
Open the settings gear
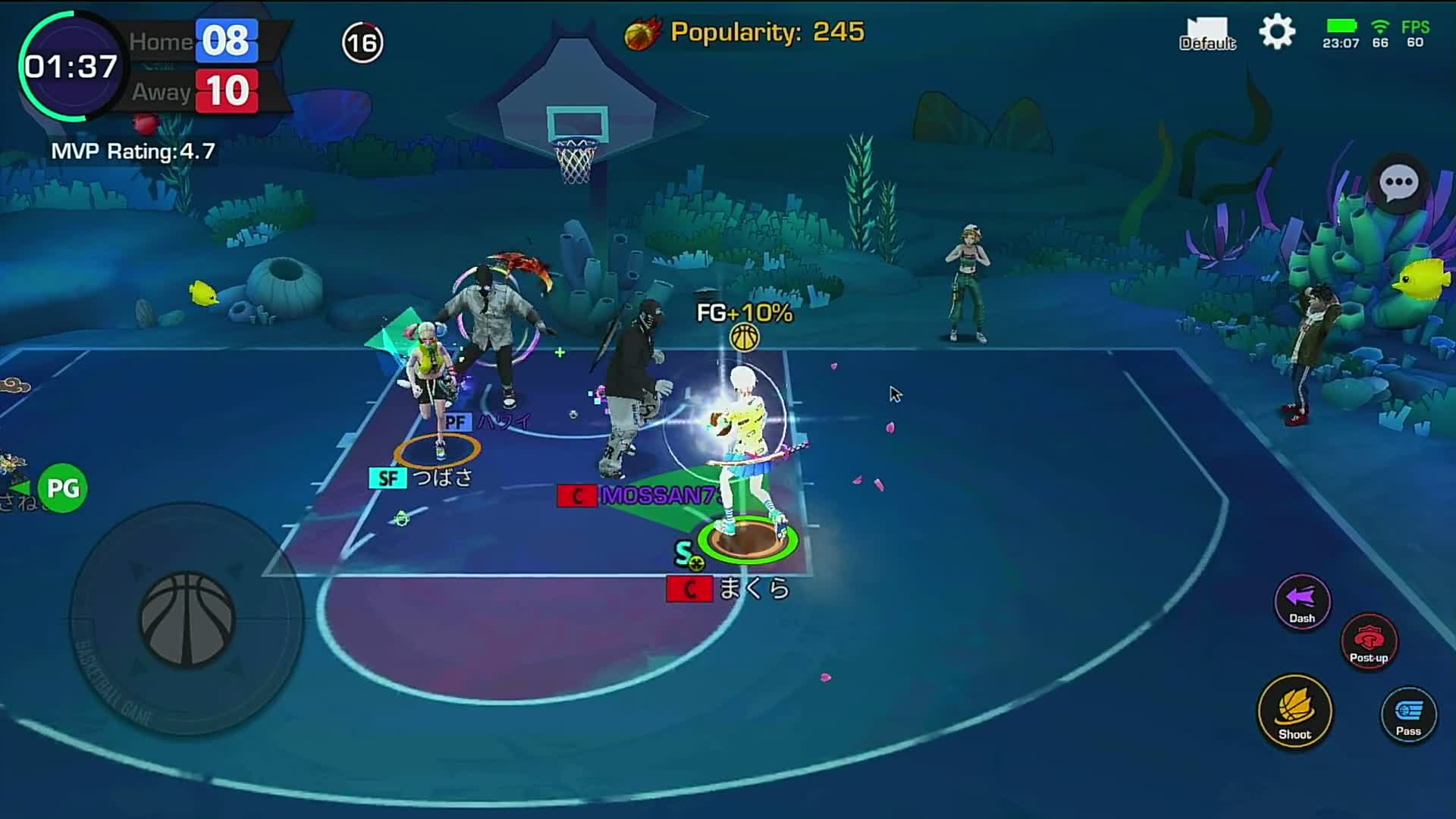1277,33
